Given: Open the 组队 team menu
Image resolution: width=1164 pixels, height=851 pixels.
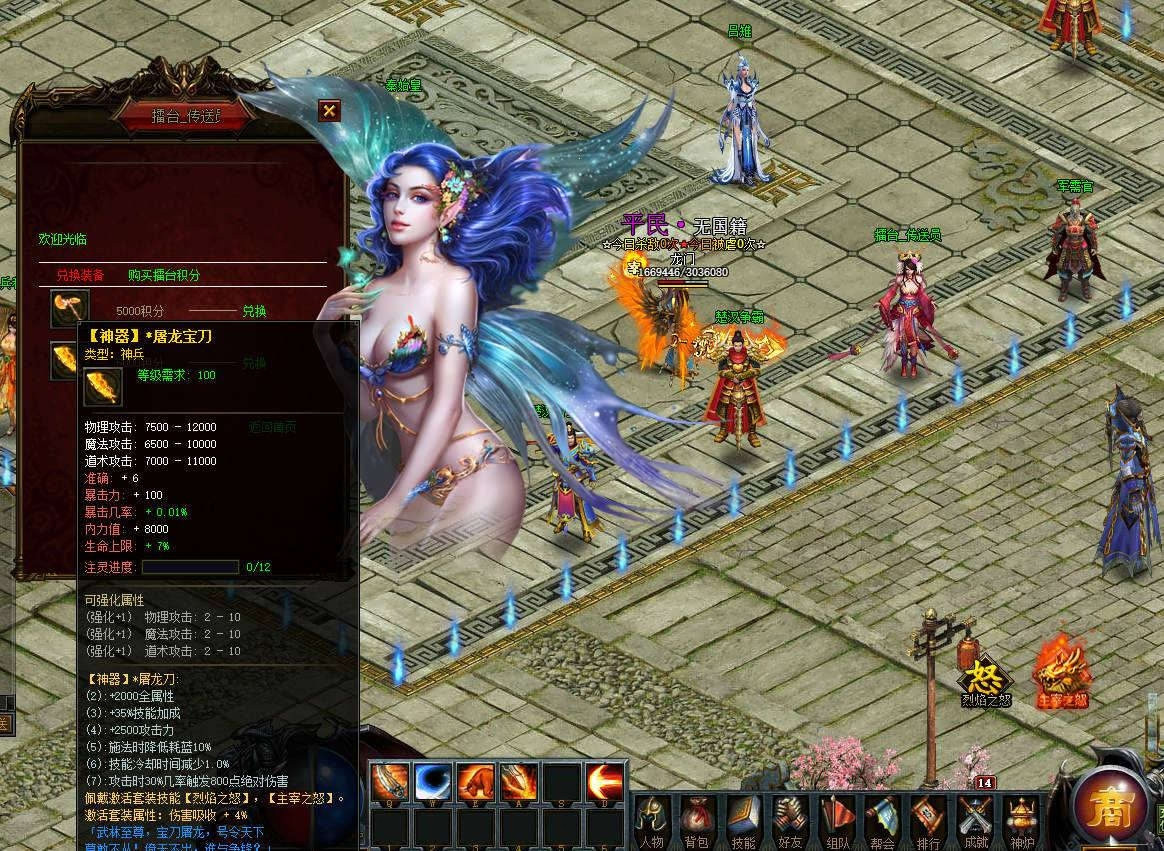Looking at the screenshot, I should 836,821.
